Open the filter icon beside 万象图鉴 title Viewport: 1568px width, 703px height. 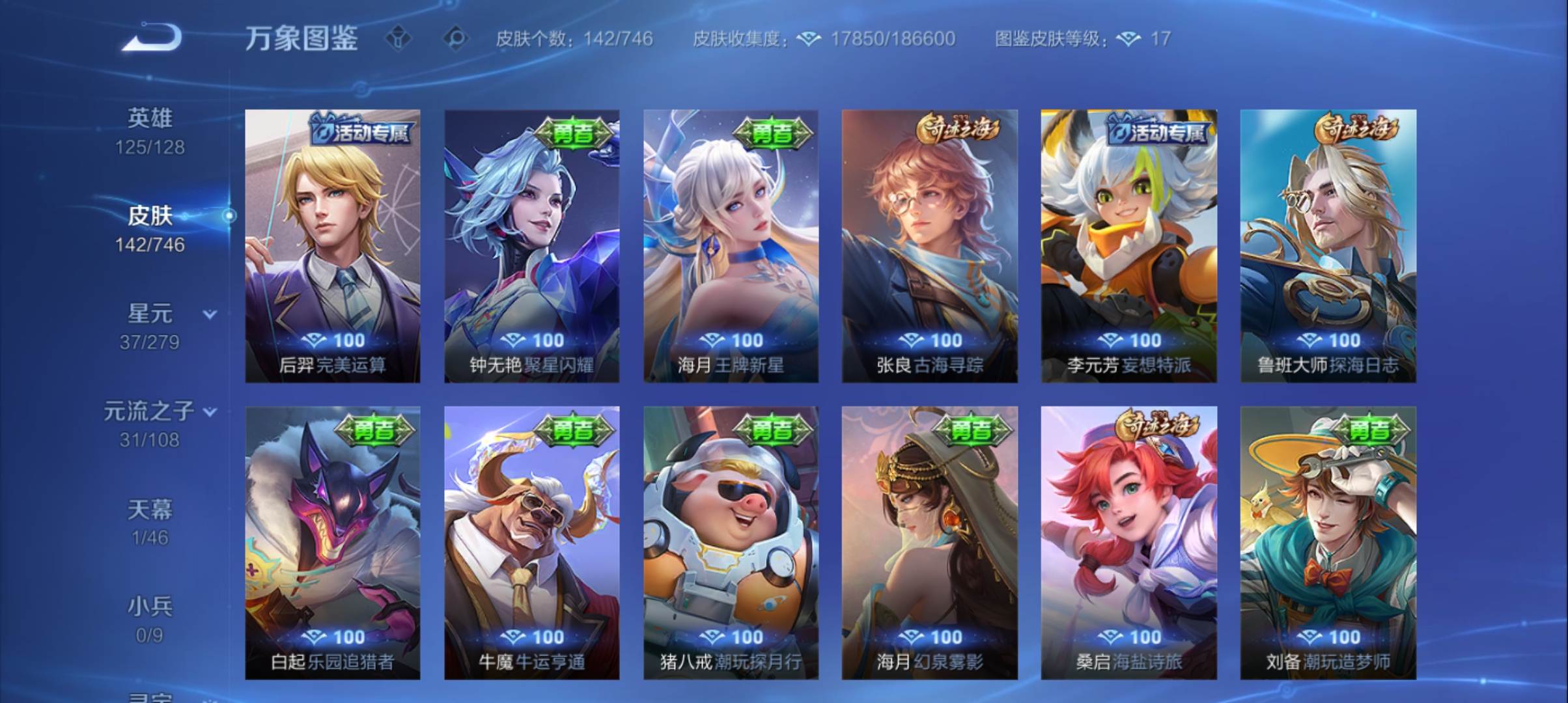pyautogui.click(x=399, y=39)
